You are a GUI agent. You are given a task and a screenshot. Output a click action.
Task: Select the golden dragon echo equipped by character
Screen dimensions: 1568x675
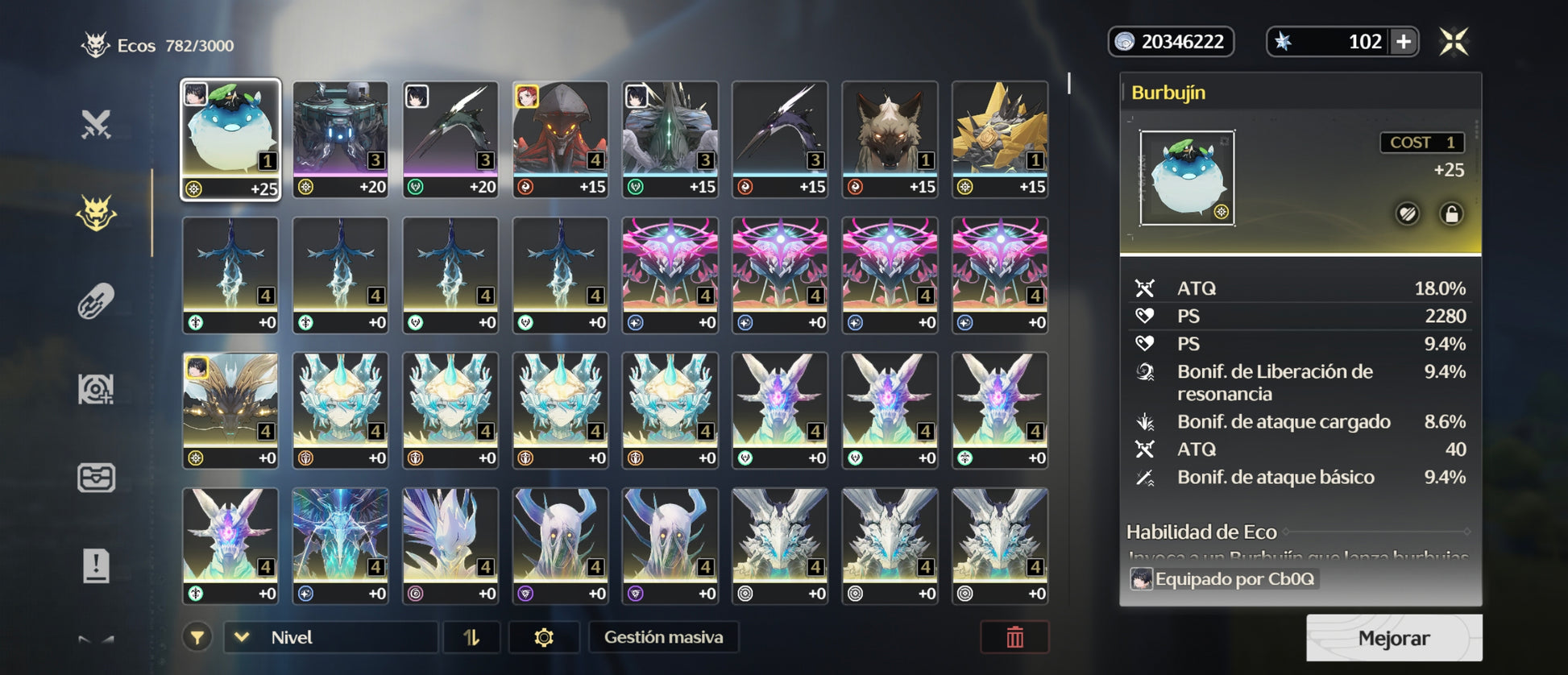230,410
